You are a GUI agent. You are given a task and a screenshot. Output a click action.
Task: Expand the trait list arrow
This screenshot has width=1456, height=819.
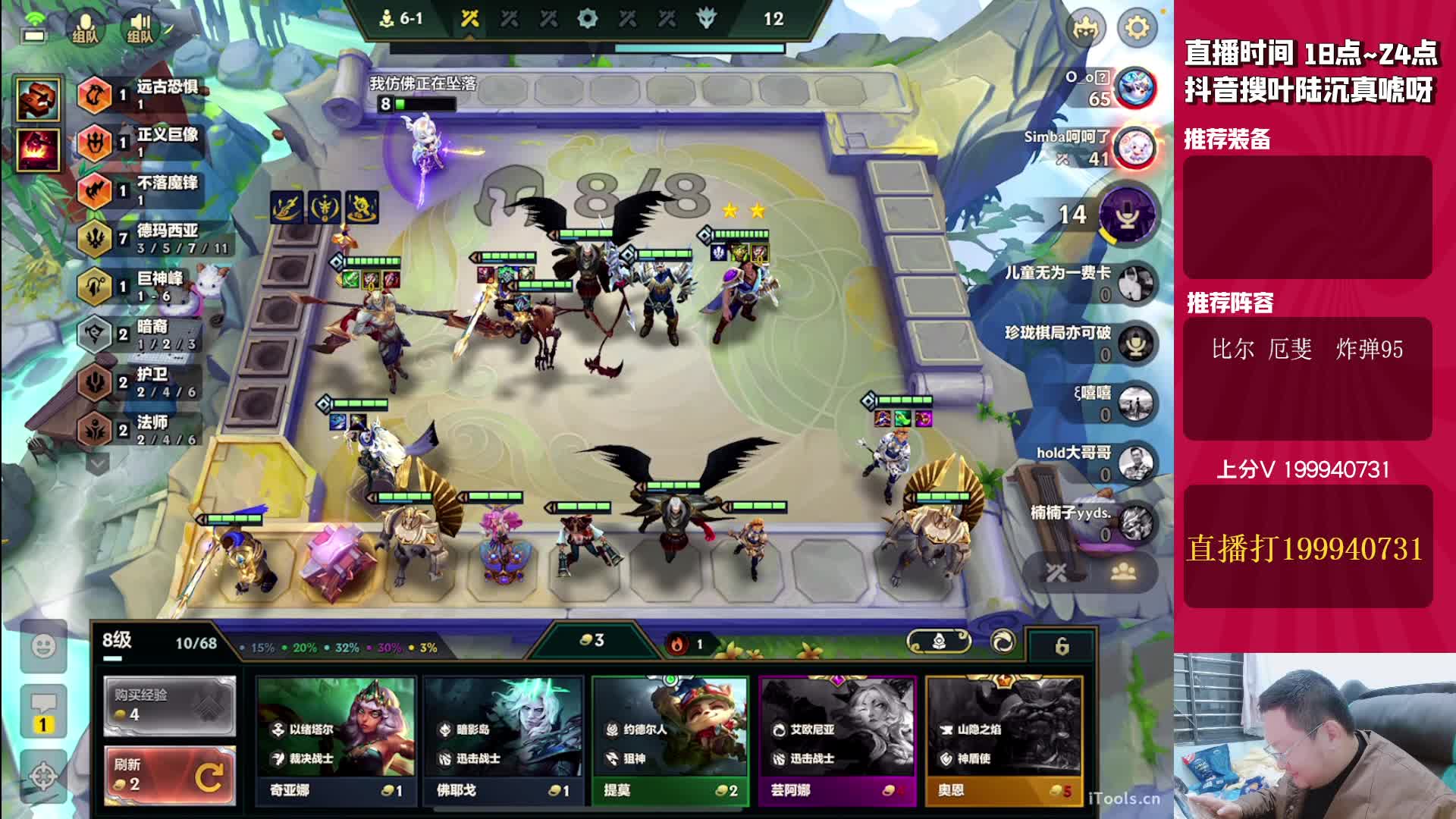pyautogui.click(x=98, y=462)
